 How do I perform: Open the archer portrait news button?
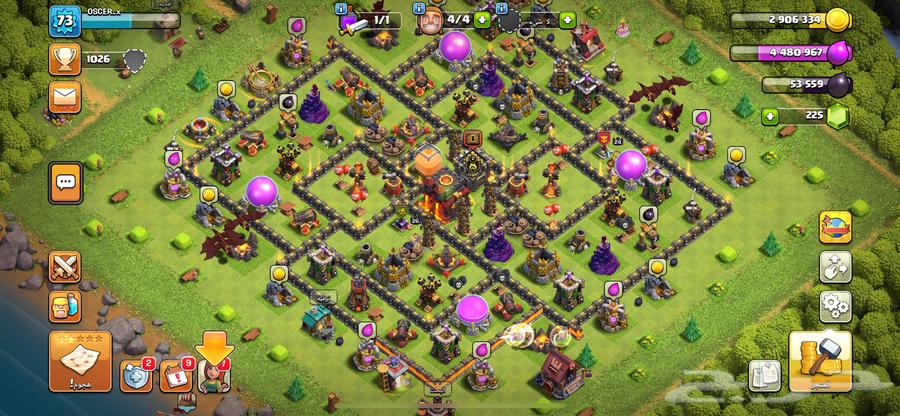point(217,374)
